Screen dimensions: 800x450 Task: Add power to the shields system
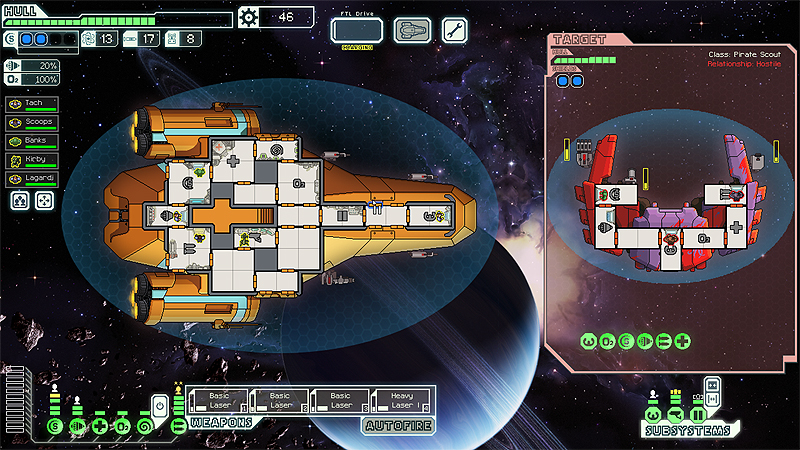55,427
